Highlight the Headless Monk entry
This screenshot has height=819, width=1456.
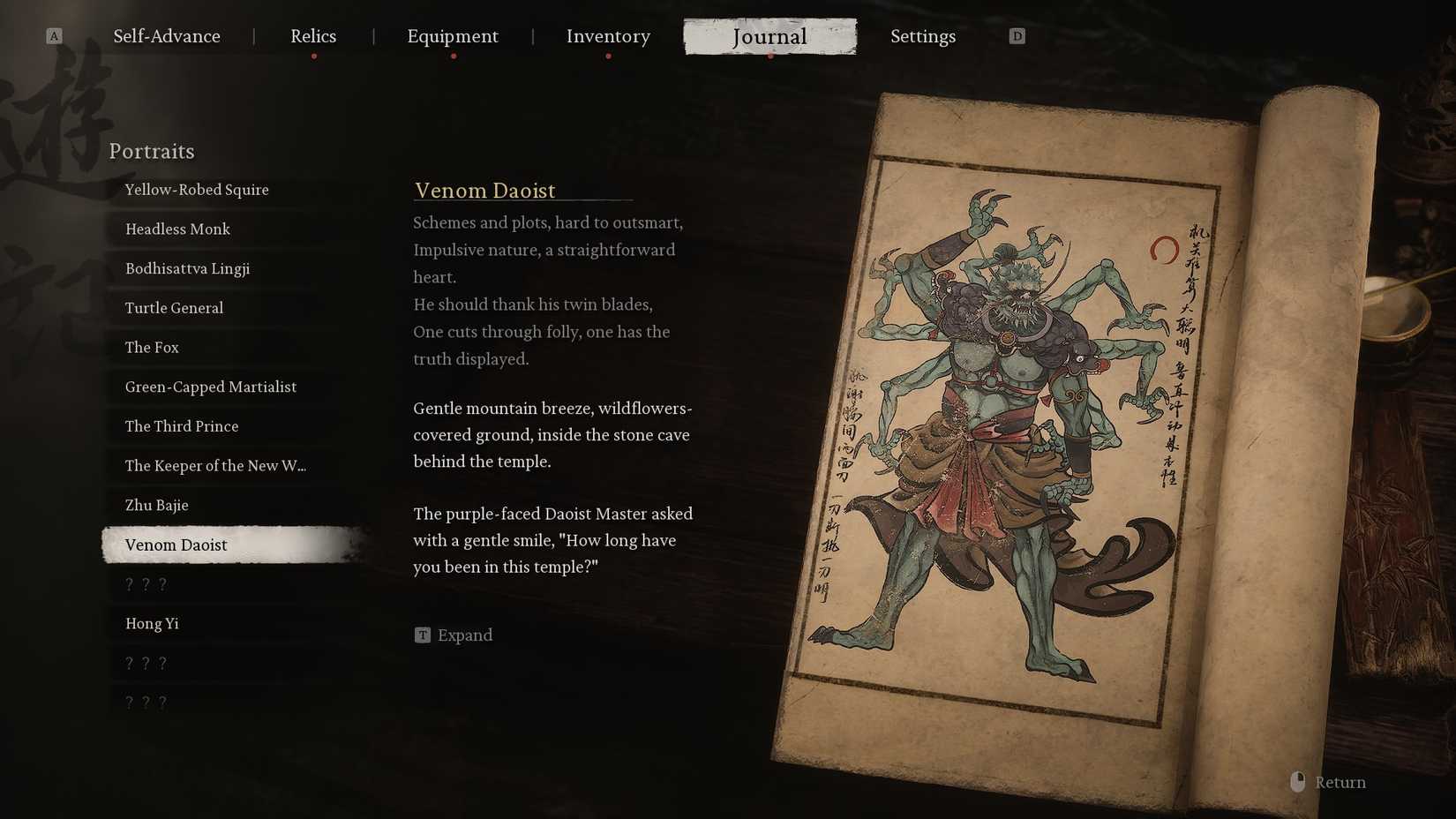click(176, 229)
